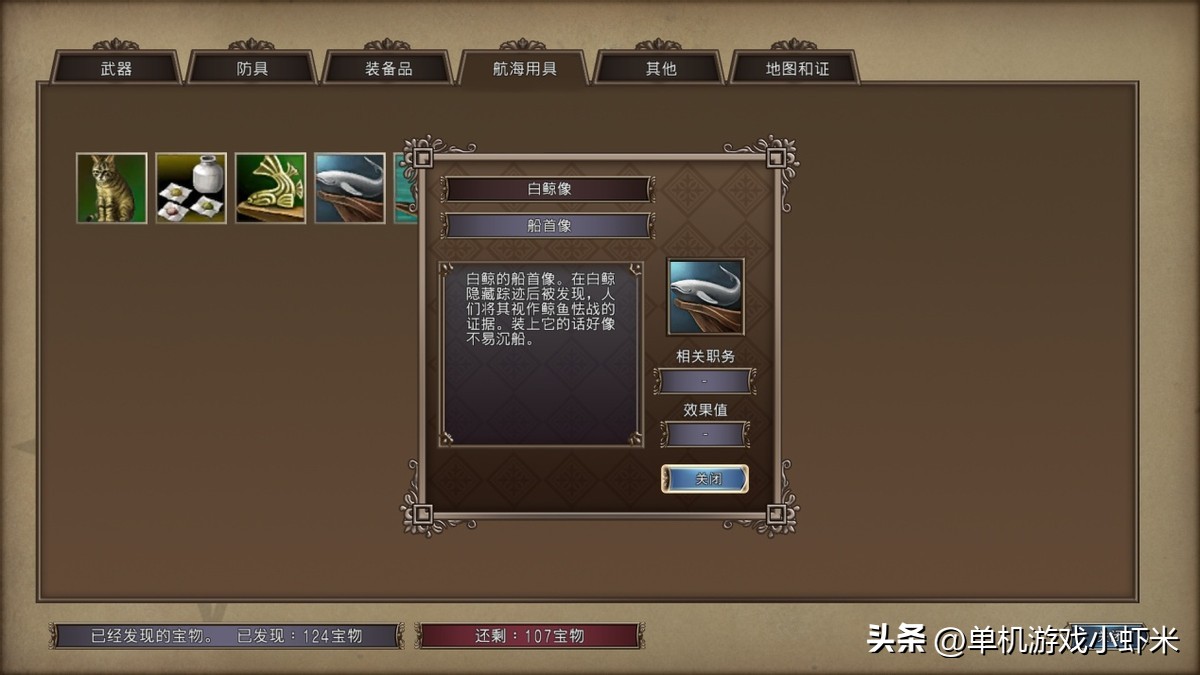Pick the white whale figurehead in the item row
The width and height of the screenshot is (1200, 675).
[x=350, y=188]
